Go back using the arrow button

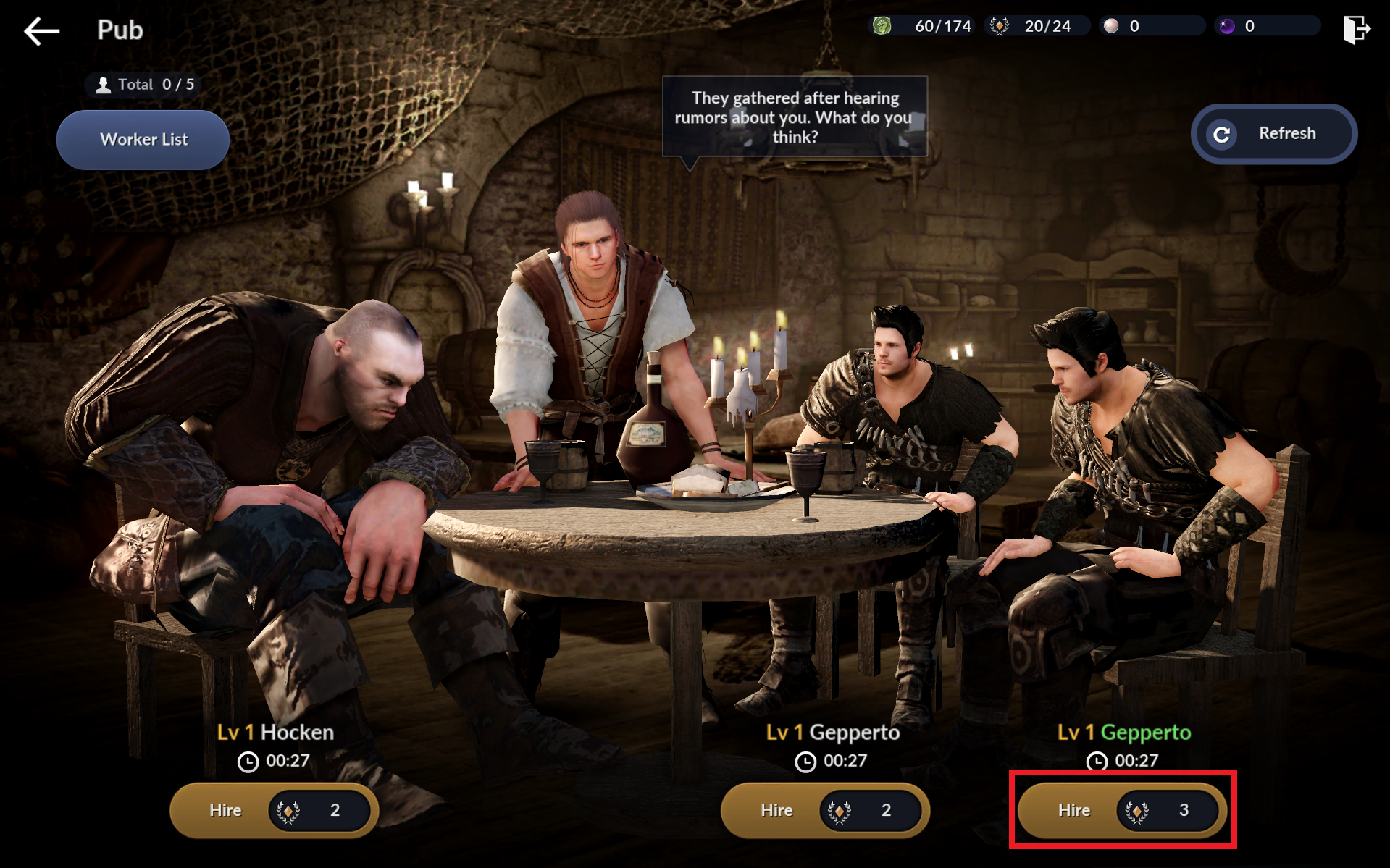(x=42, y=31)
